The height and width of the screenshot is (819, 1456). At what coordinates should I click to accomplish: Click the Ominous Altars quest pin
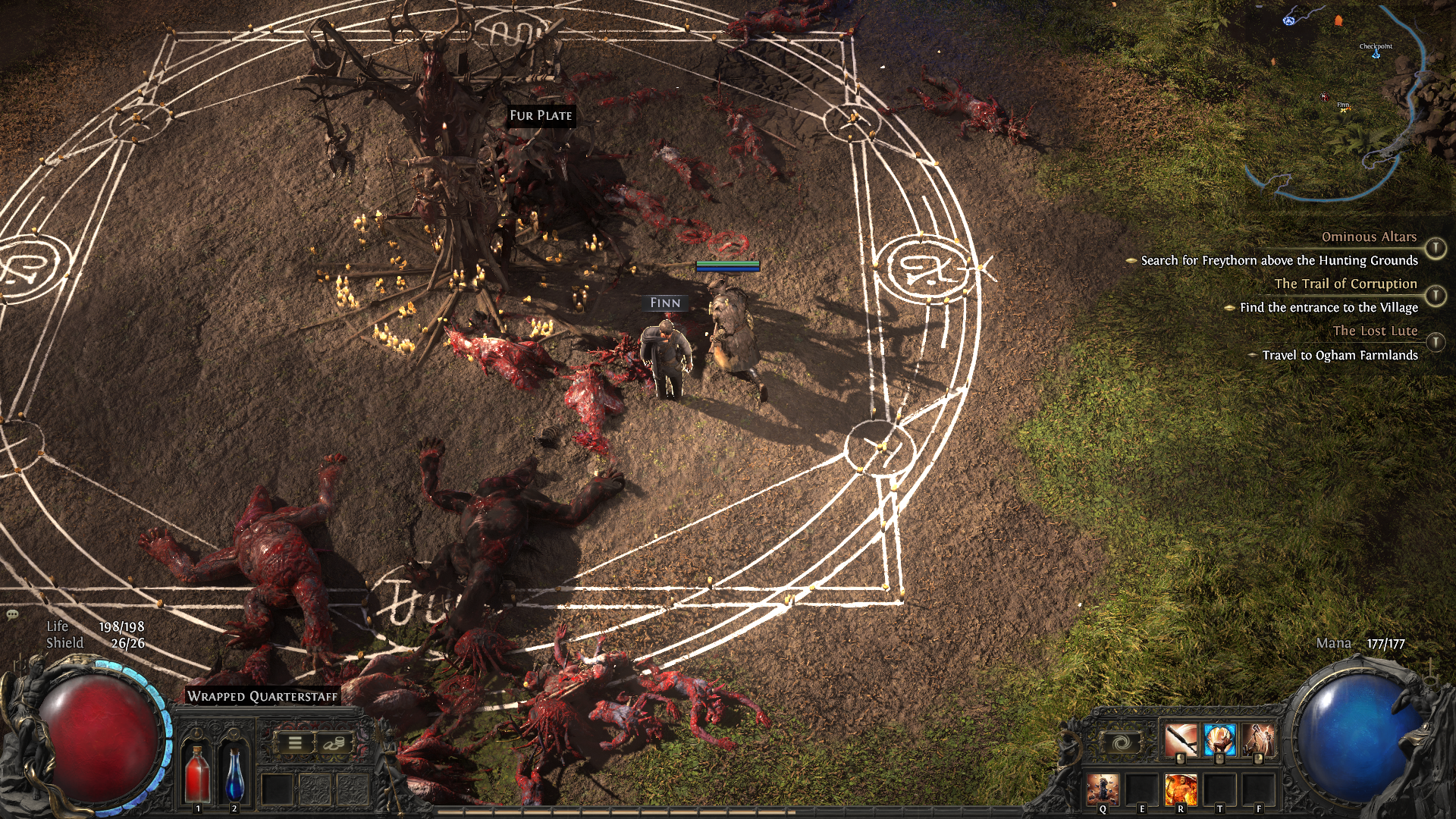(1435, 248)
